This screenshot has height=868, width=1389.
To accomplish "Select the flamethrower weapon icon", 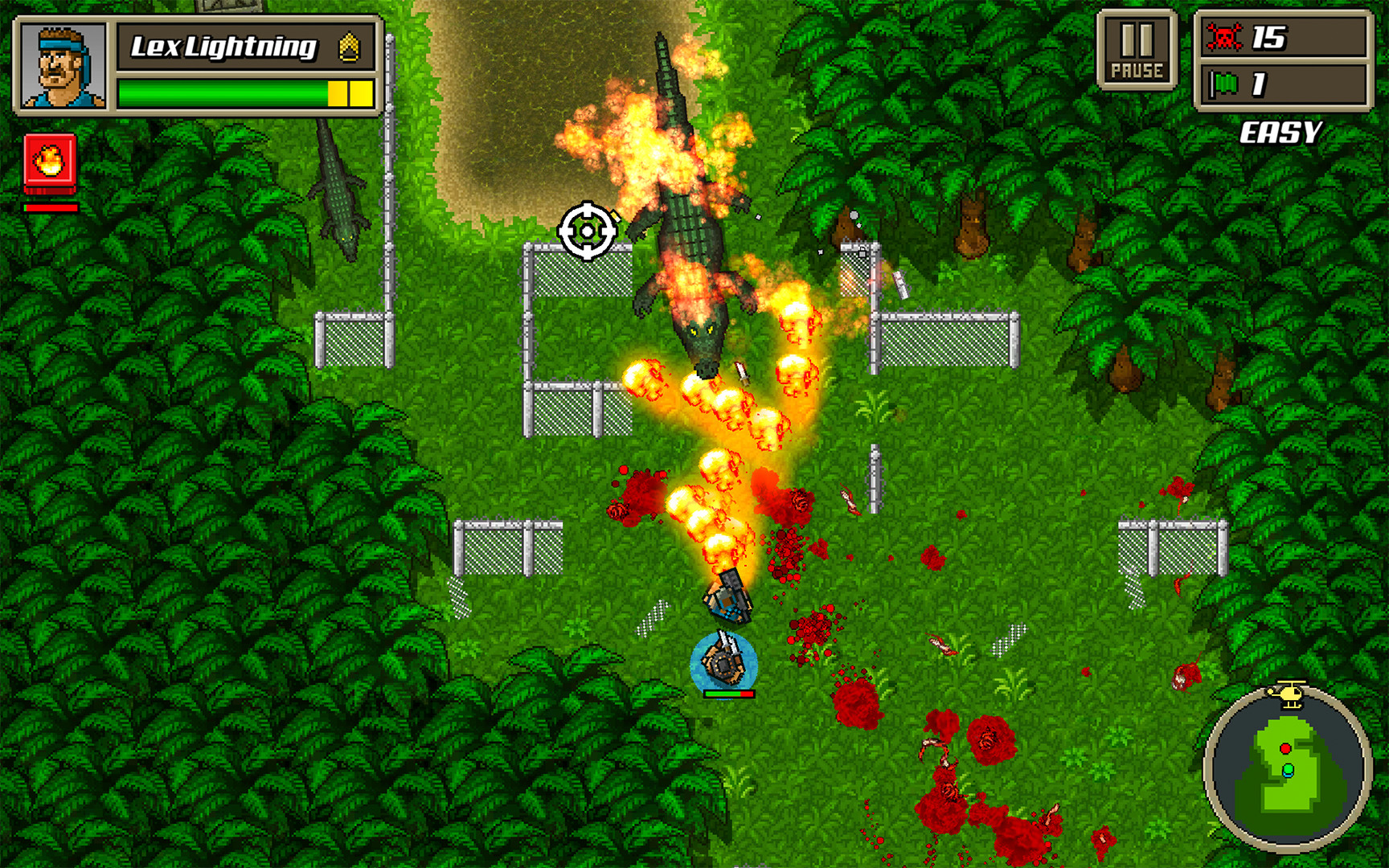I will pyautogui.click(x=50, y=162).
